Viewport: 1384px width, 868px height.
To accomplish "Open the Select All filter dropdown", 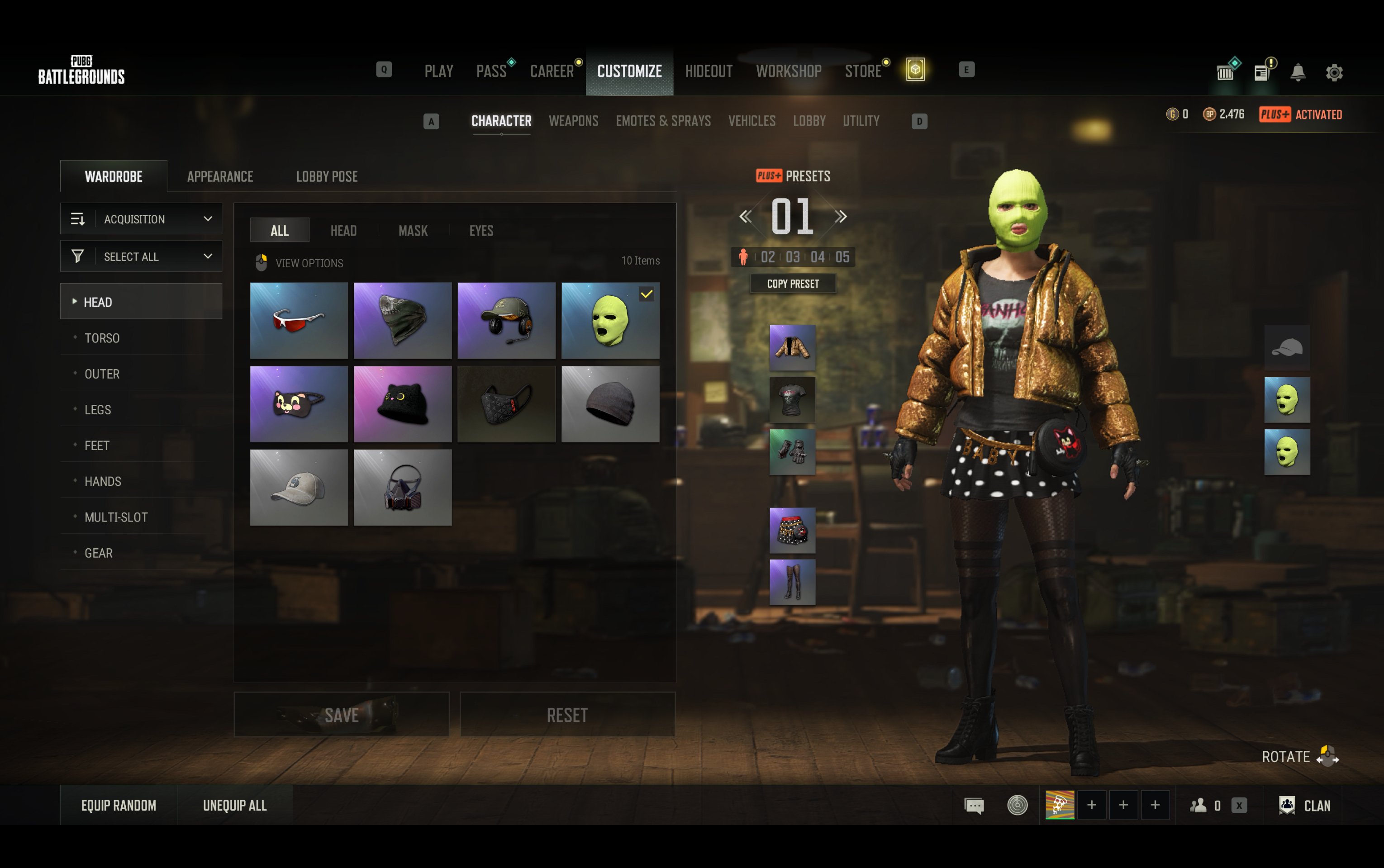I will pos(141,256).
